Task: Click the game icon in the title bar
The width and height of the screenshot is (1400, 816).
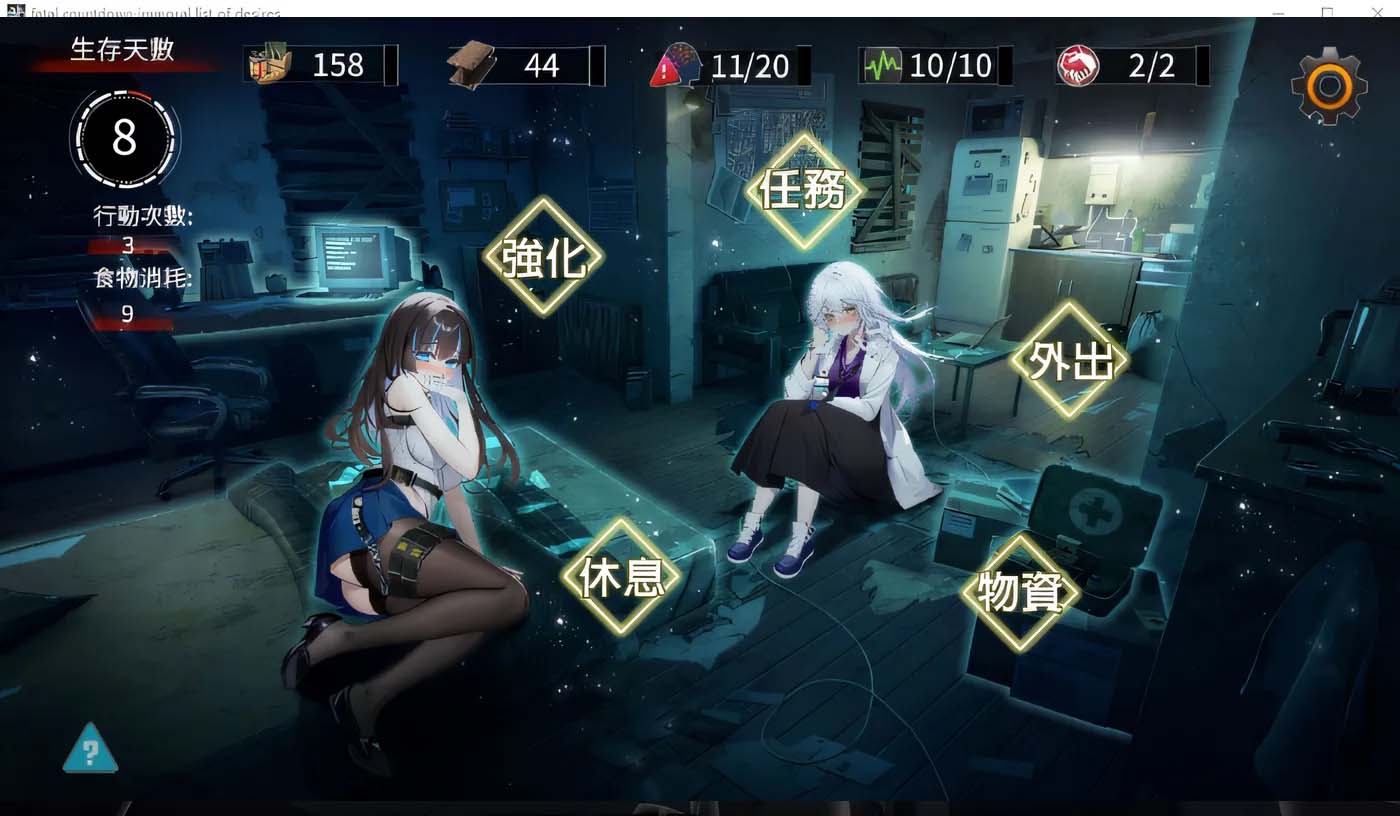Action: (x=15, y=11)
